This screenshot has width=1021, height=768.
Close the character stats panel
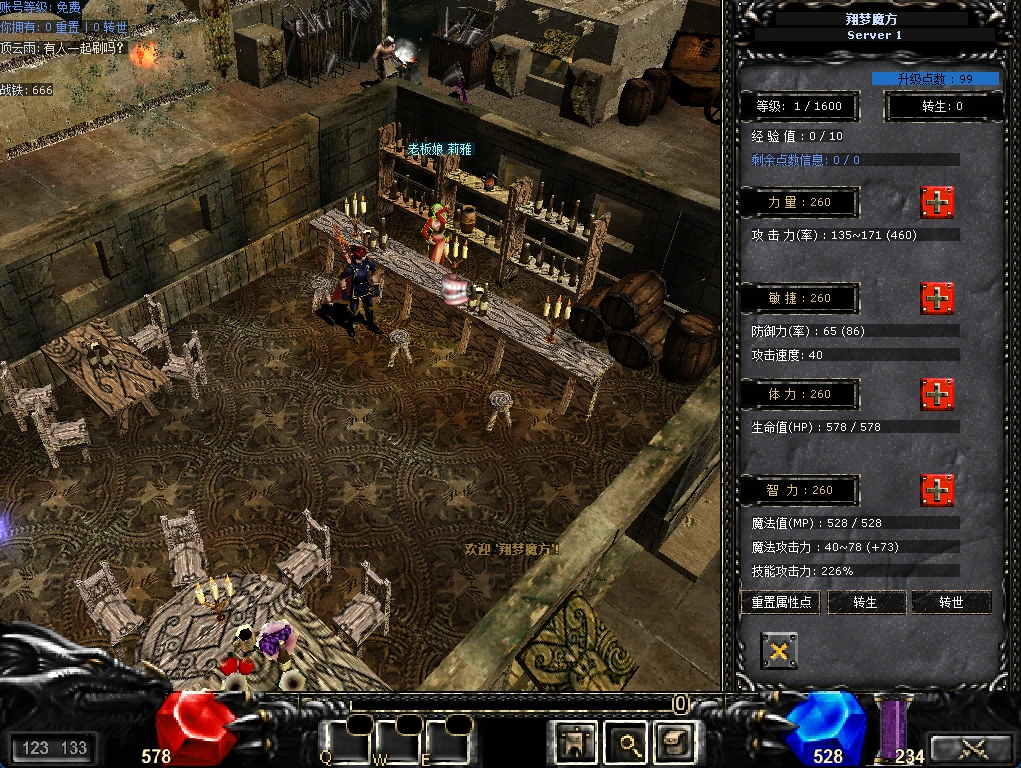779,651
